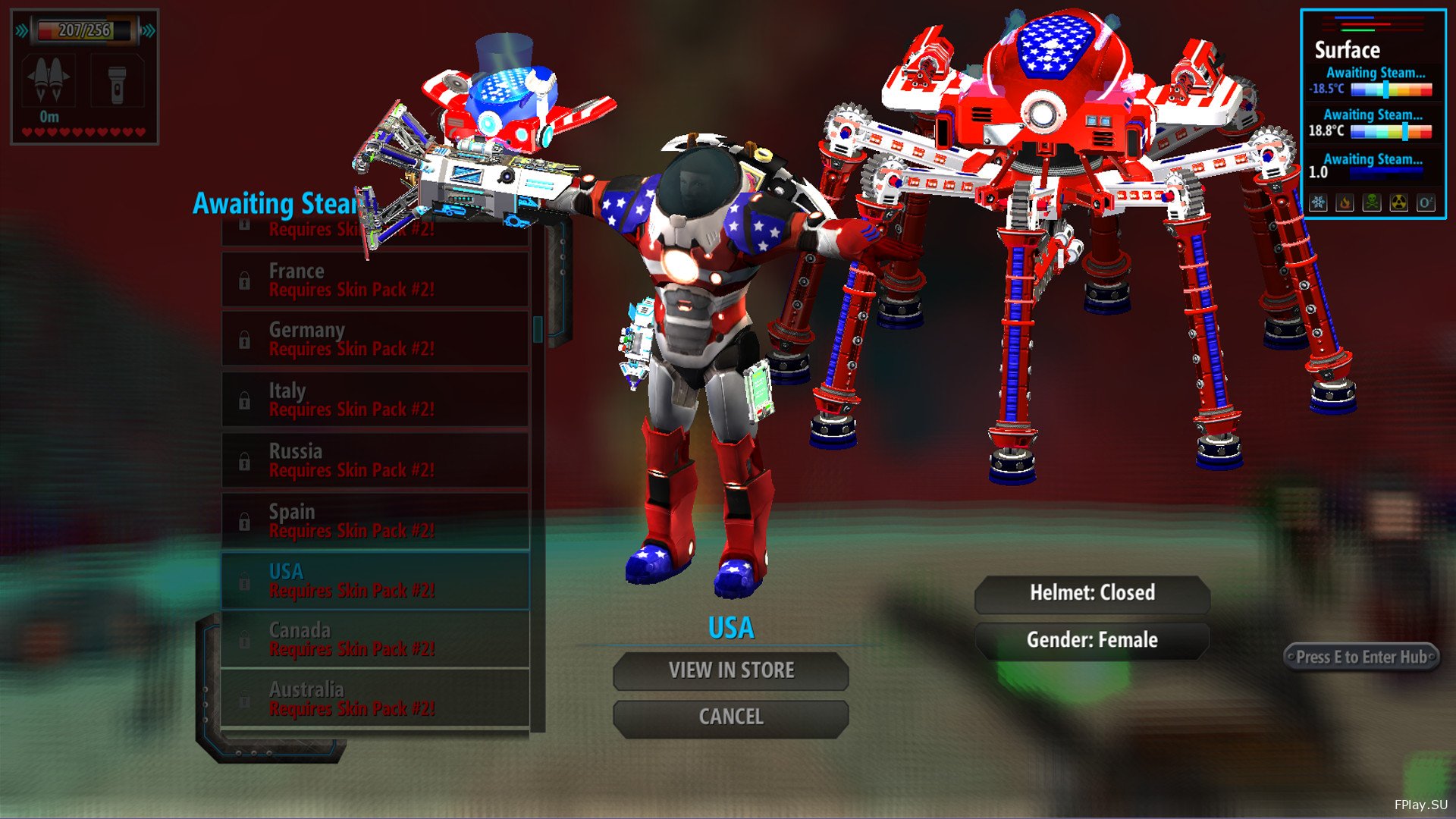
Task: Select the Australia skin row
Action: pos(375,698)
